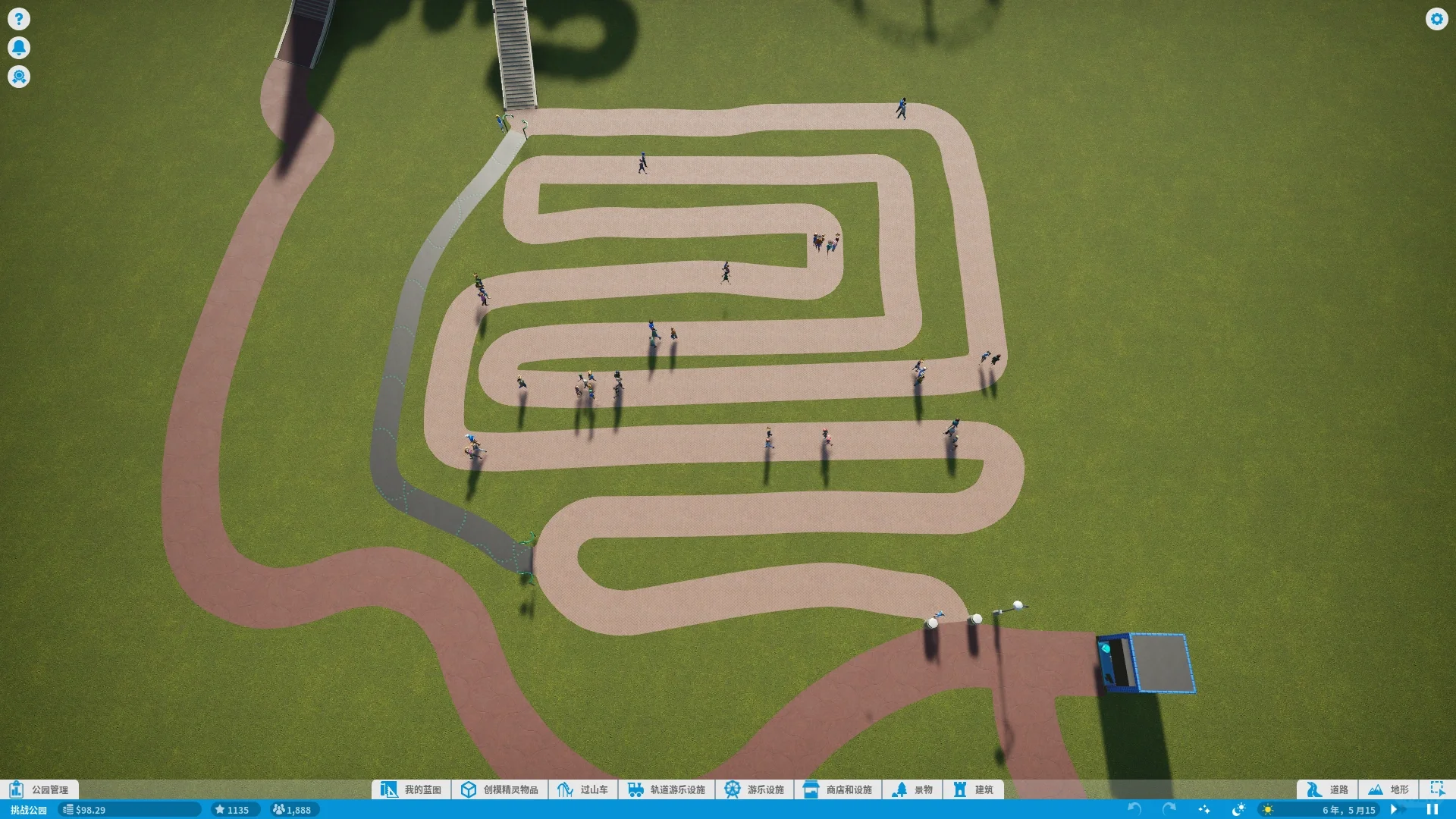Switch to 轨道游乐设施 tracked rides

[x=667, y=789]
